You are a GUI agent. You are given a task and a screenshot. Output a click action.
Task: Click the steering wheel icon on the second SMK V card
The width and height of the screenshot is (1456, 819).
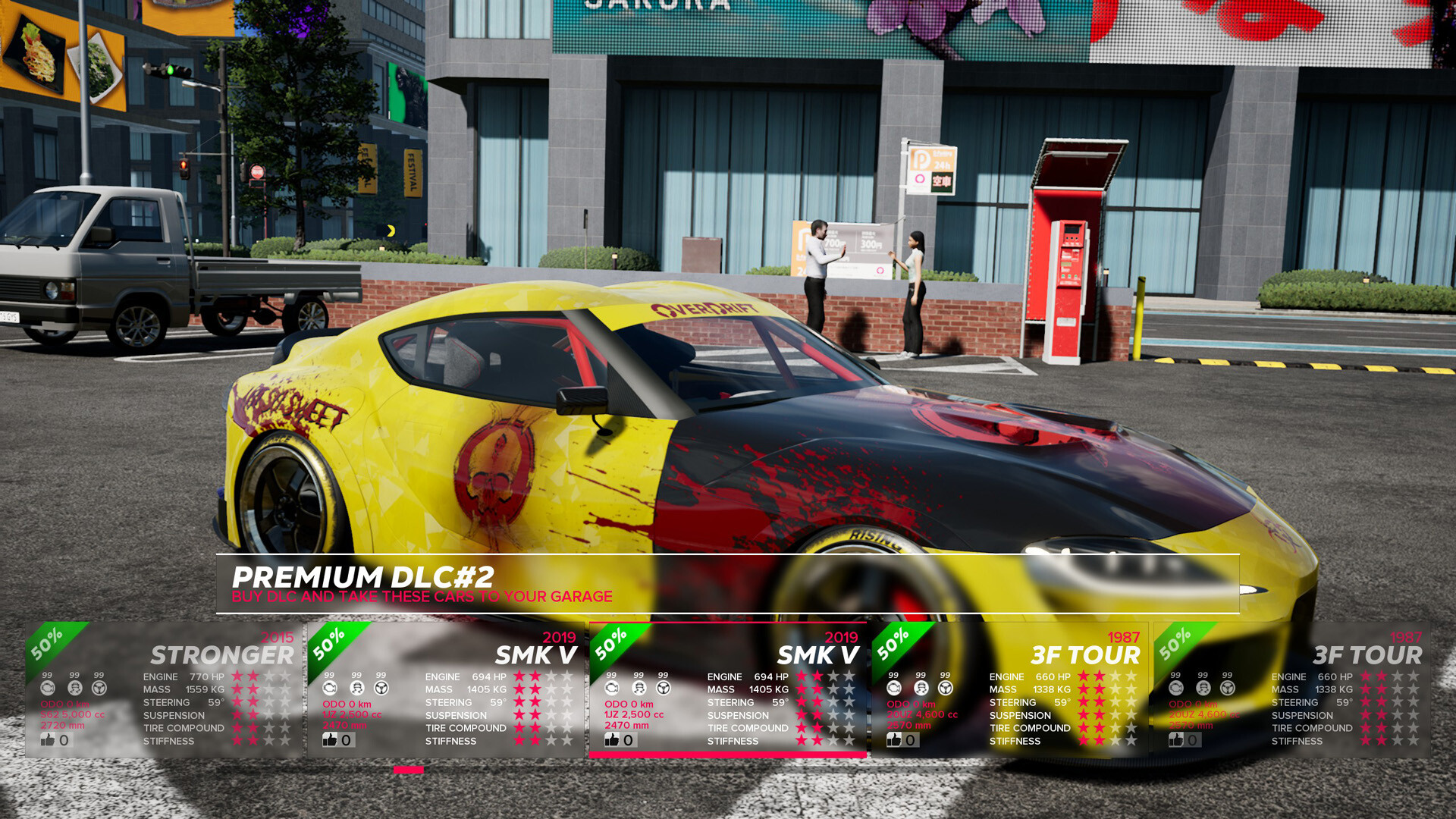664,689
